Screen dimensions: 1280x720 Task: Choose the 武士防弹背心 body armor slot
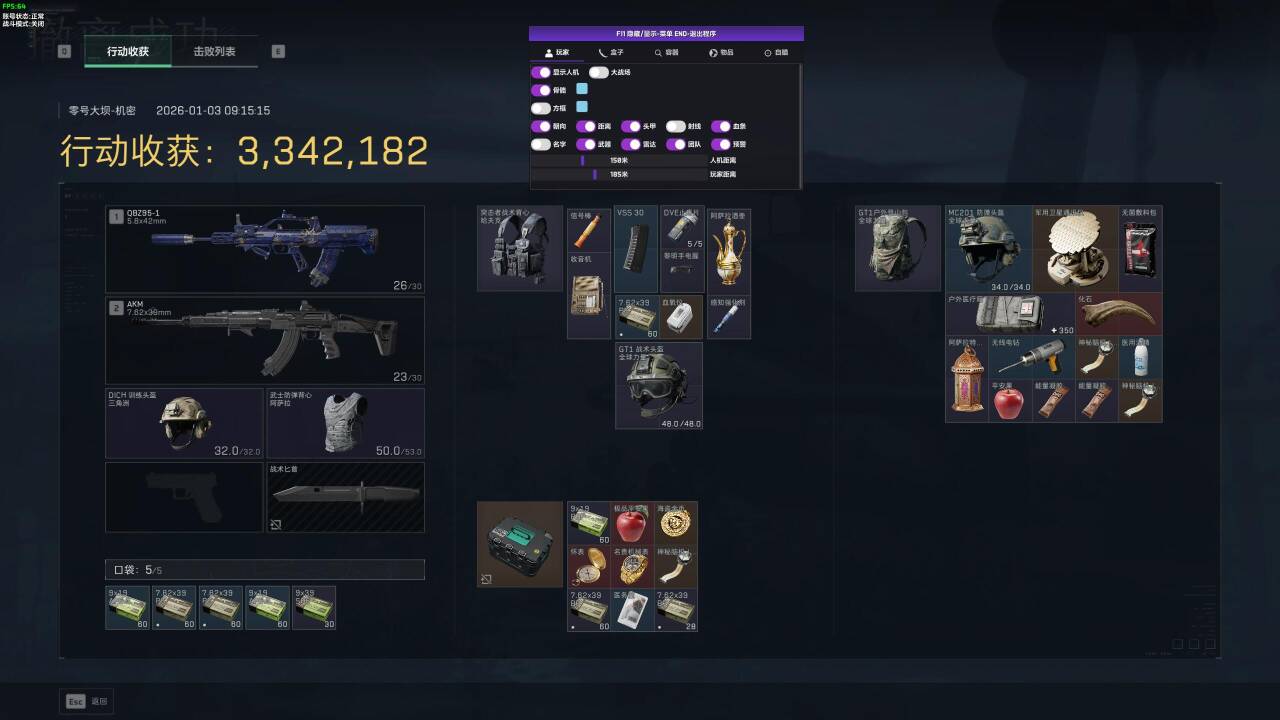pyautogui.click(x=345, y=423)
